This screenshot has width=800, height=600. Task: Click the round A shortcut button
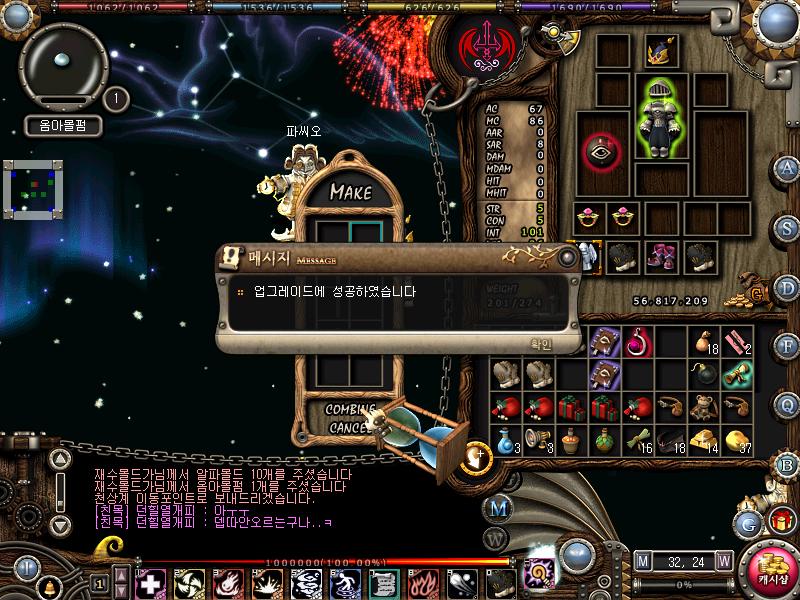(787, 168)
